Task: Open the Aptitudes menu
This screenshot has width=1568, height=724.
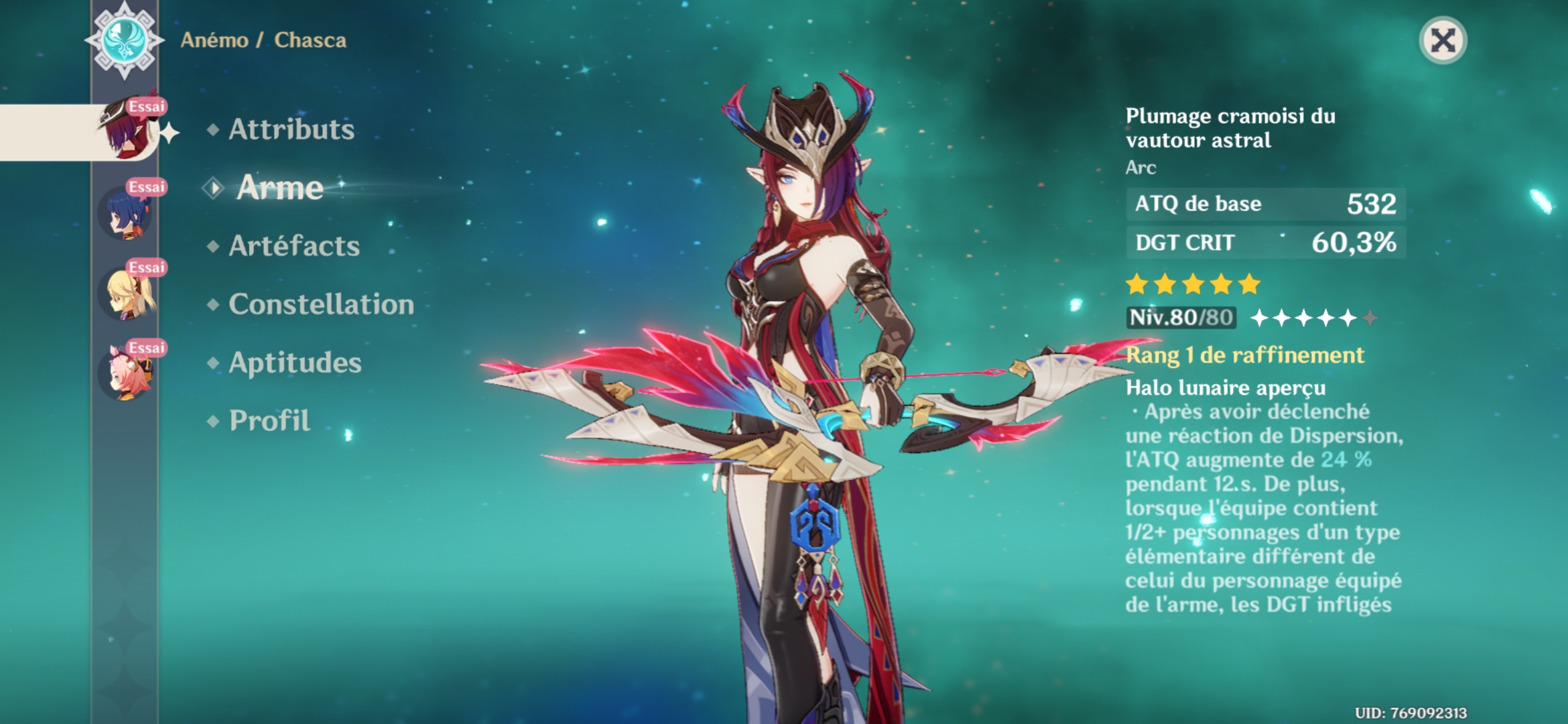Action: pyautogui.click(x=295, y=363)
